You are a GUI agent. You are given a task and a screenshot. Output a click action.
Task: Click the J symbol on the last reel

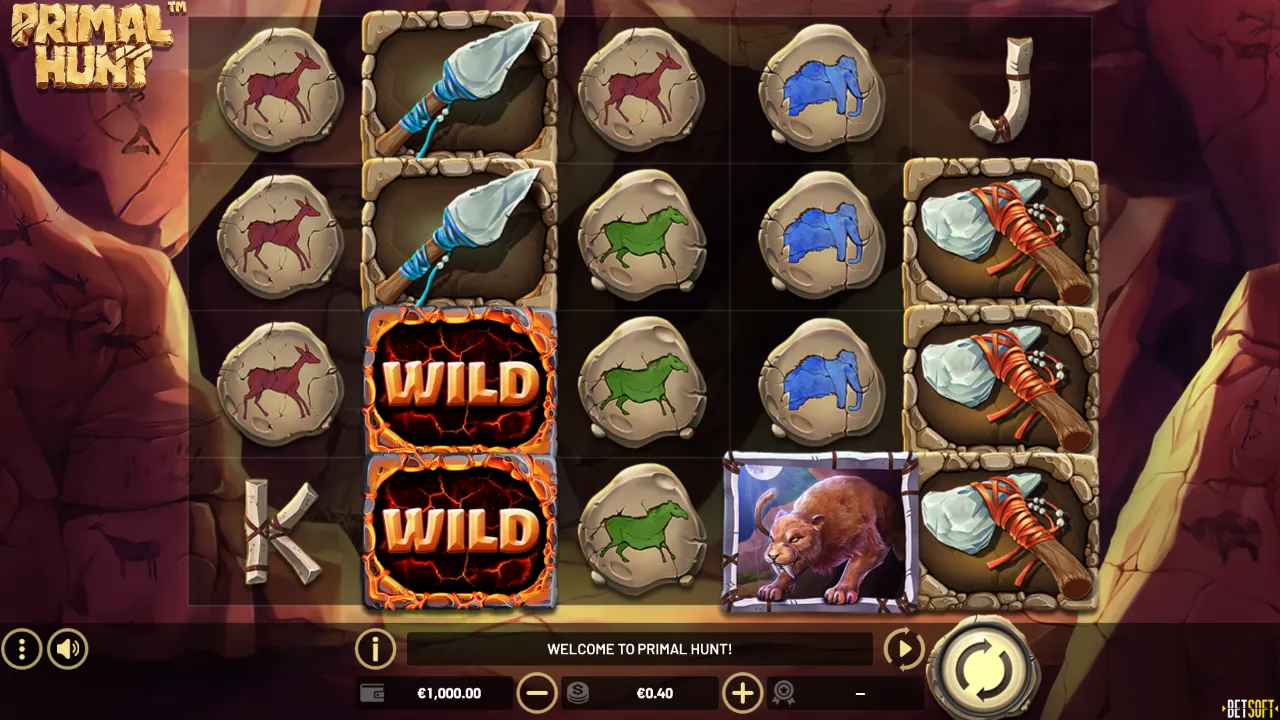tap(1000, 90)
